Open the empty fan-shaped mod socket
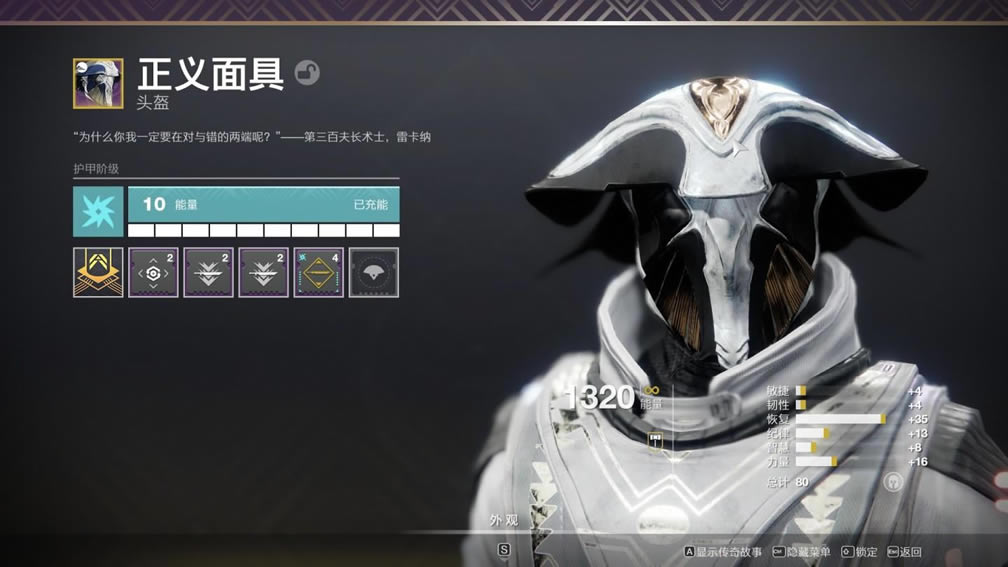Image resolution: width=1008 pixels, height=567 pixels. [373, 272]
